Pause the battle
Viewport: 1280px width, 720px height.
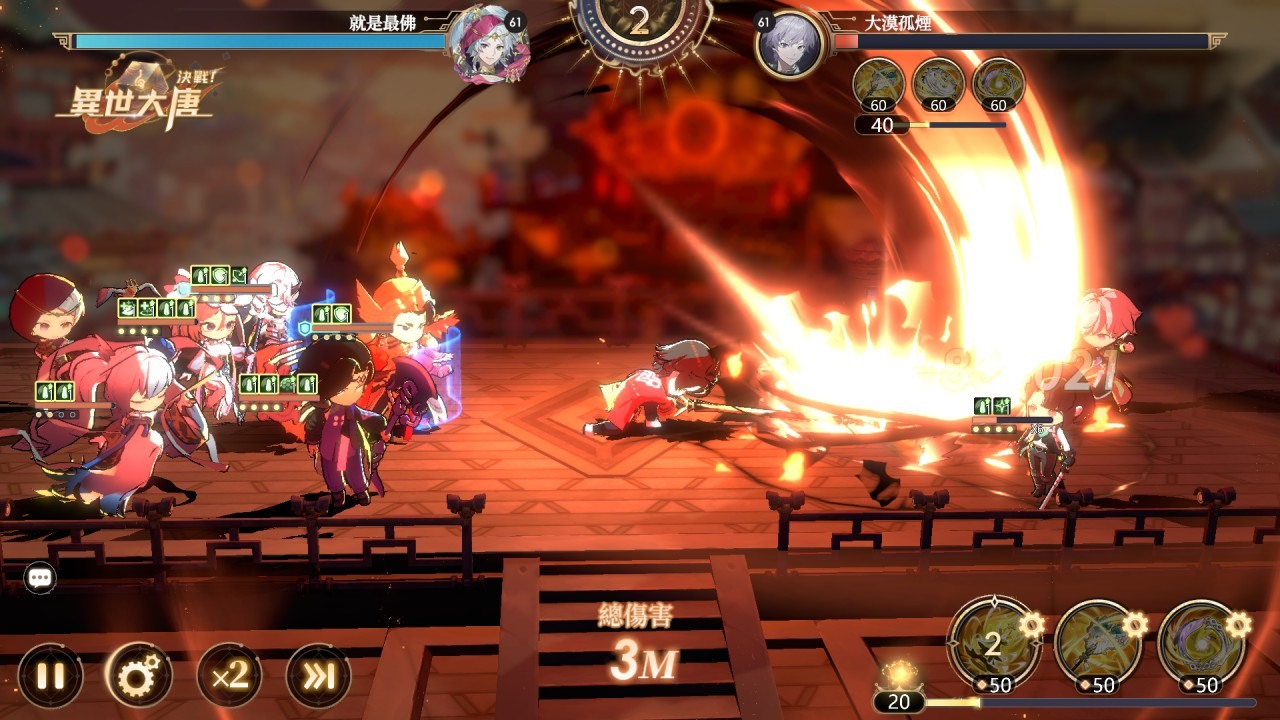coord(50,676)
